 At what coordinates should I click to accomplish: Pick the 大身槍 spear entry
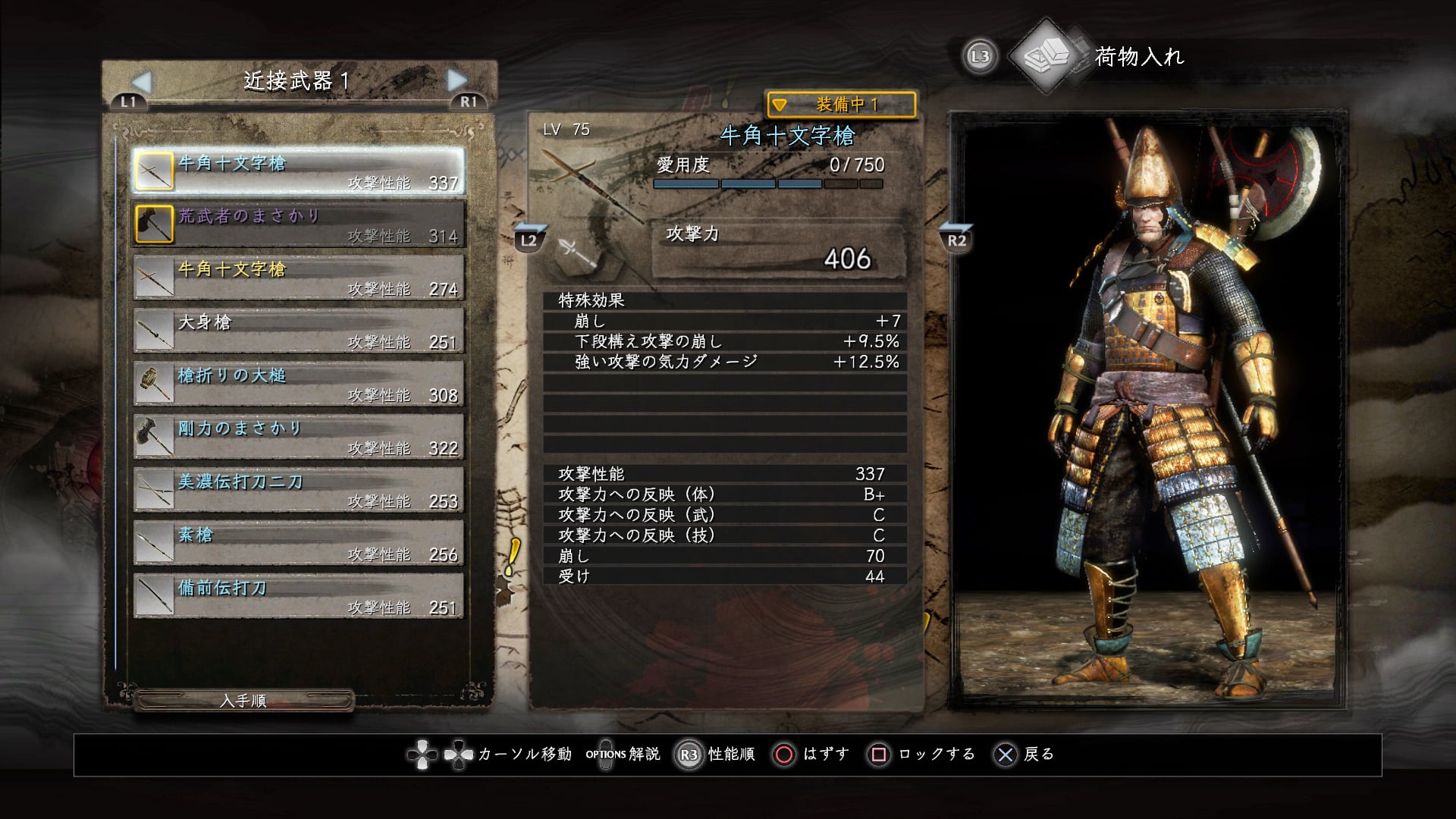[299, 330]
